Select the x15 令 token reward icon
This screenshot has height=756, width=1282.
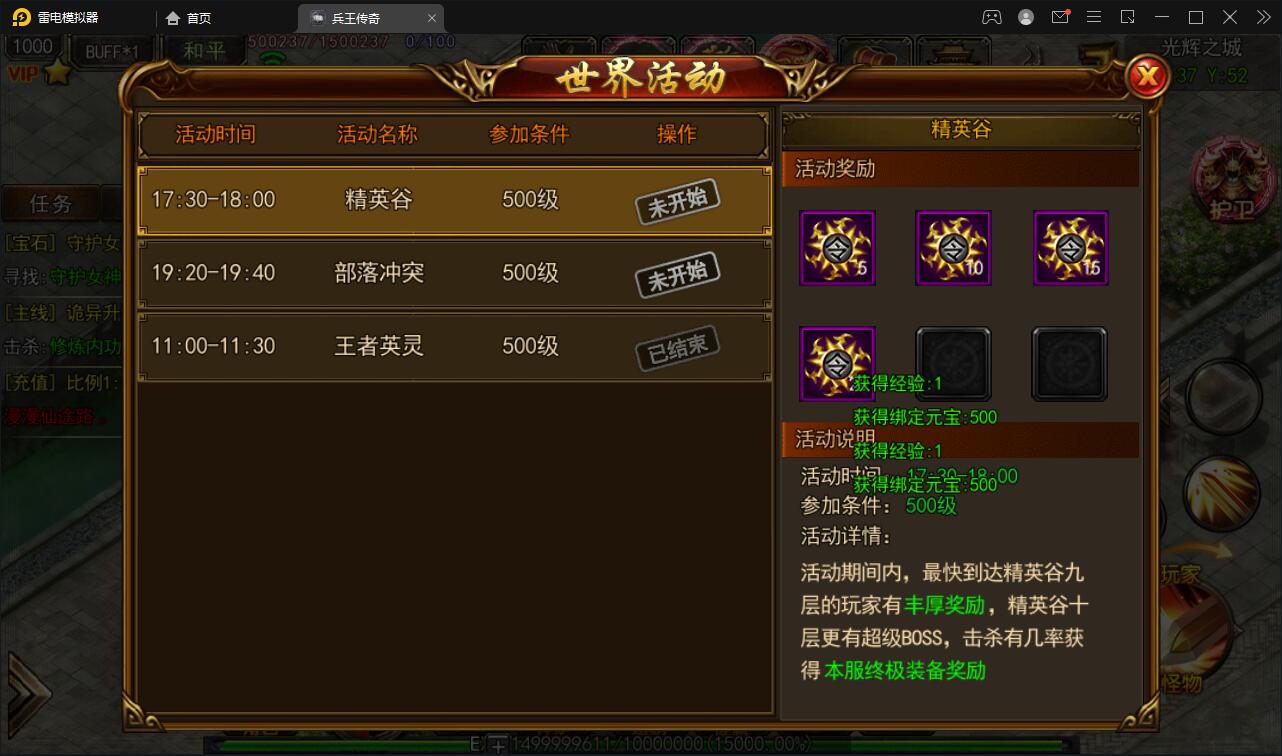tap(1069, 247)
